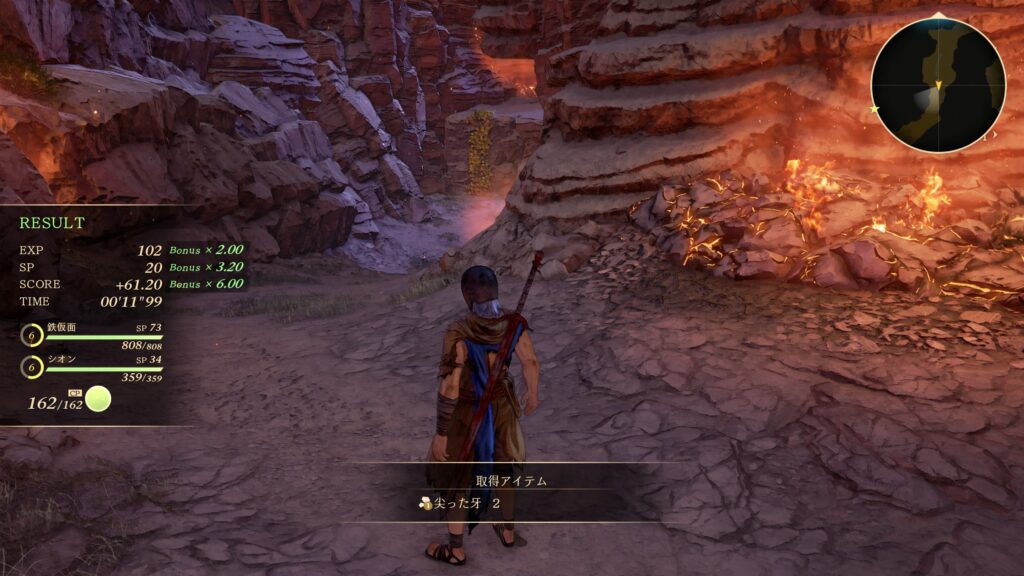This screenshot has width=1024, height=576.
Task: Click the yellow star marker on minimap
Action: 875,108
